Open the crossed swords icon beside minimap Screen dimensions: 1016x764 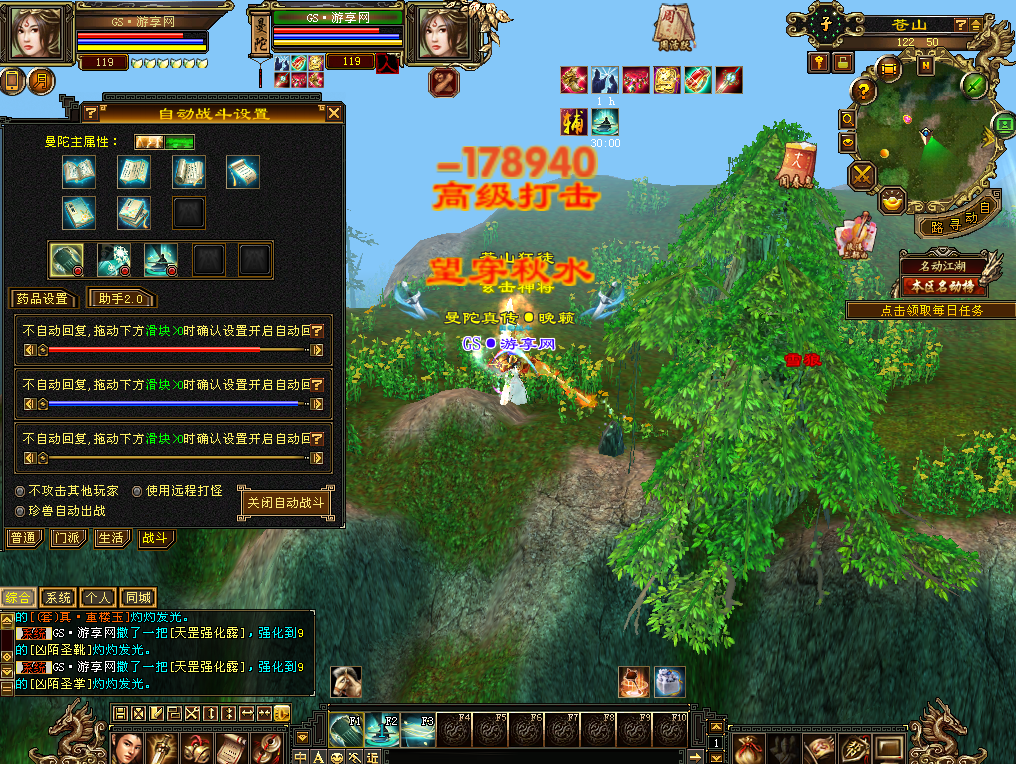click(x=862, y=177)
